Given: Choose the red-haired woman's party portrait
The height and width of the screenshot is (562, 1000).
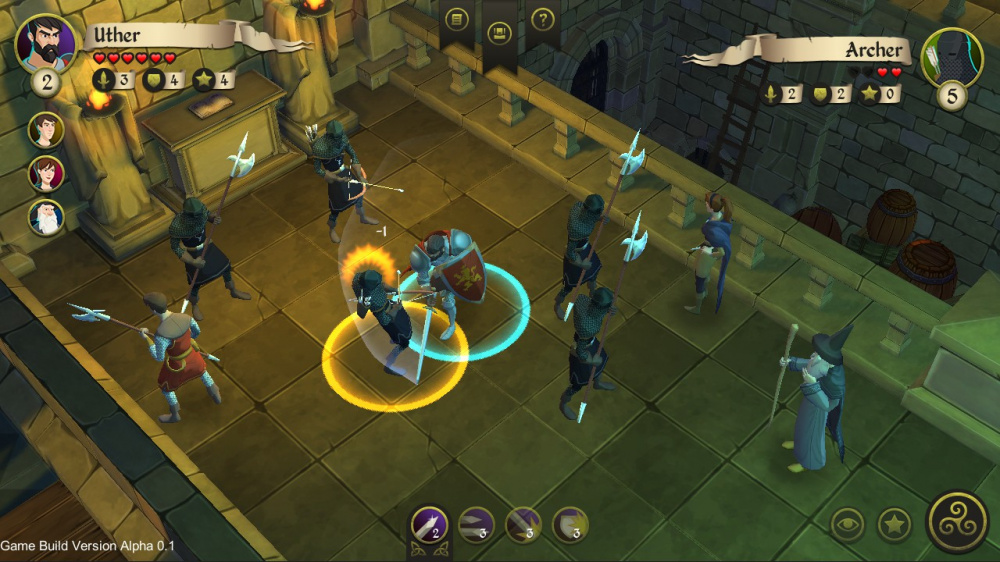Looking at the screenshot, I should pos(46,174).
